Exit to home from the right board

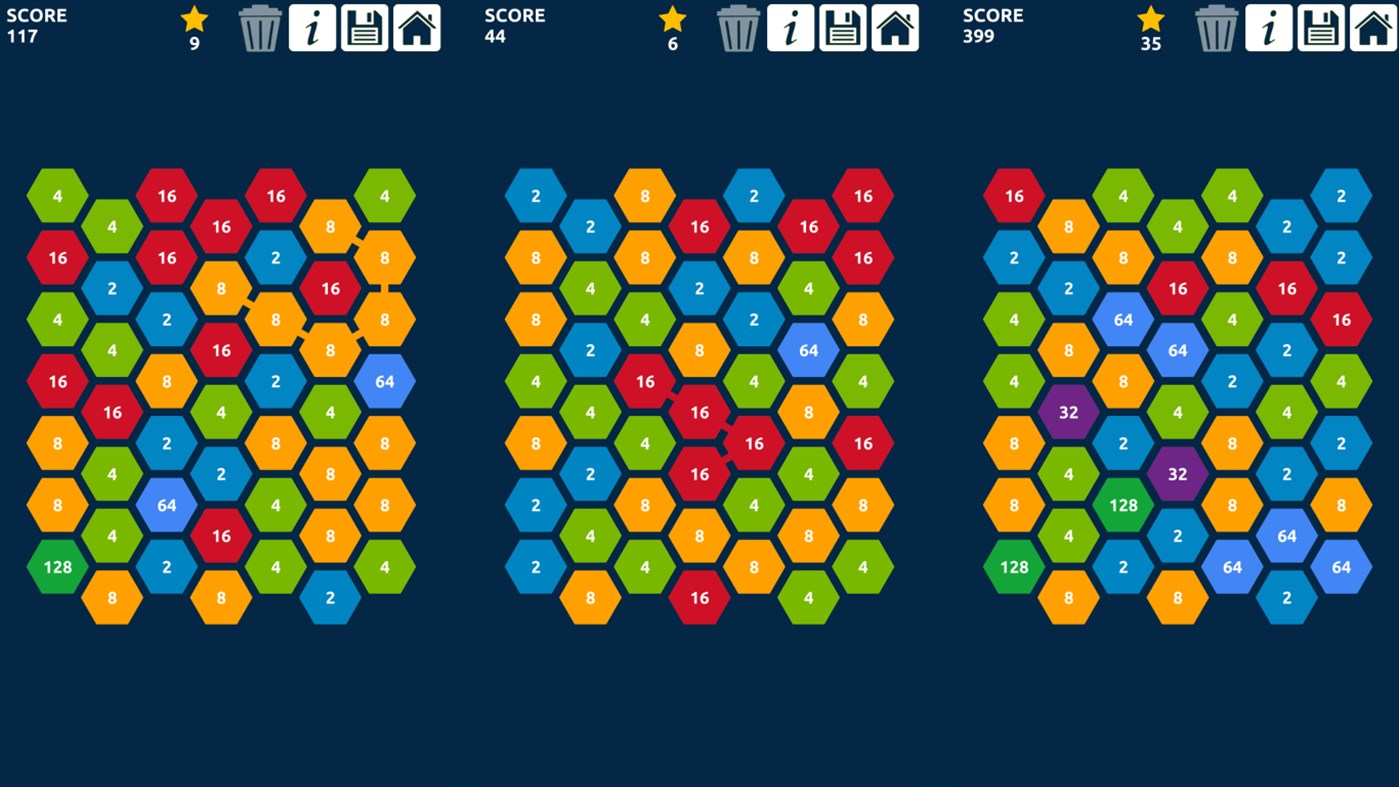[x=1372, y=27]
